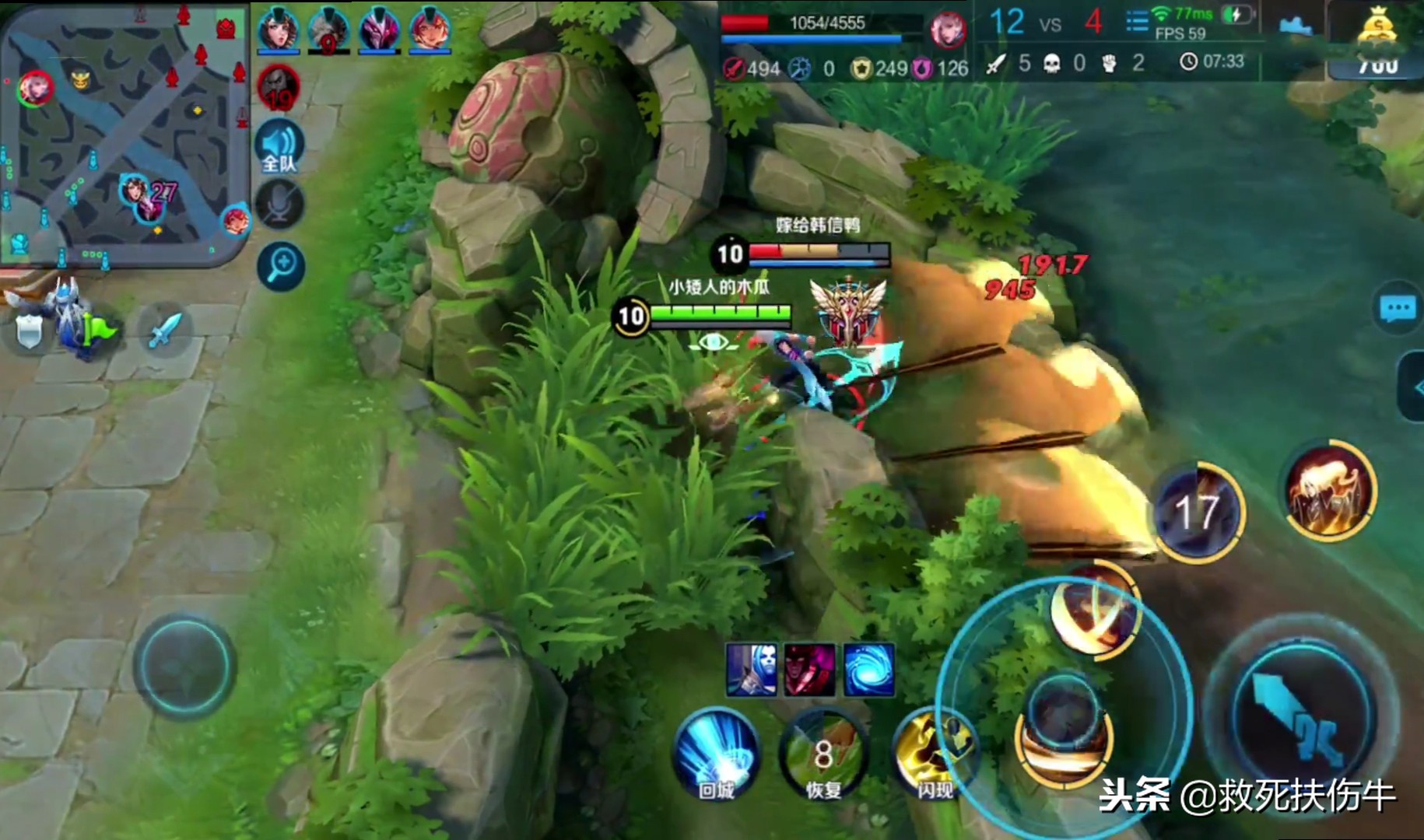This screenshot has width=1424, height=840.
Task: Tap the enemy hero portrait beside health bar
Action: pos(948,29)
